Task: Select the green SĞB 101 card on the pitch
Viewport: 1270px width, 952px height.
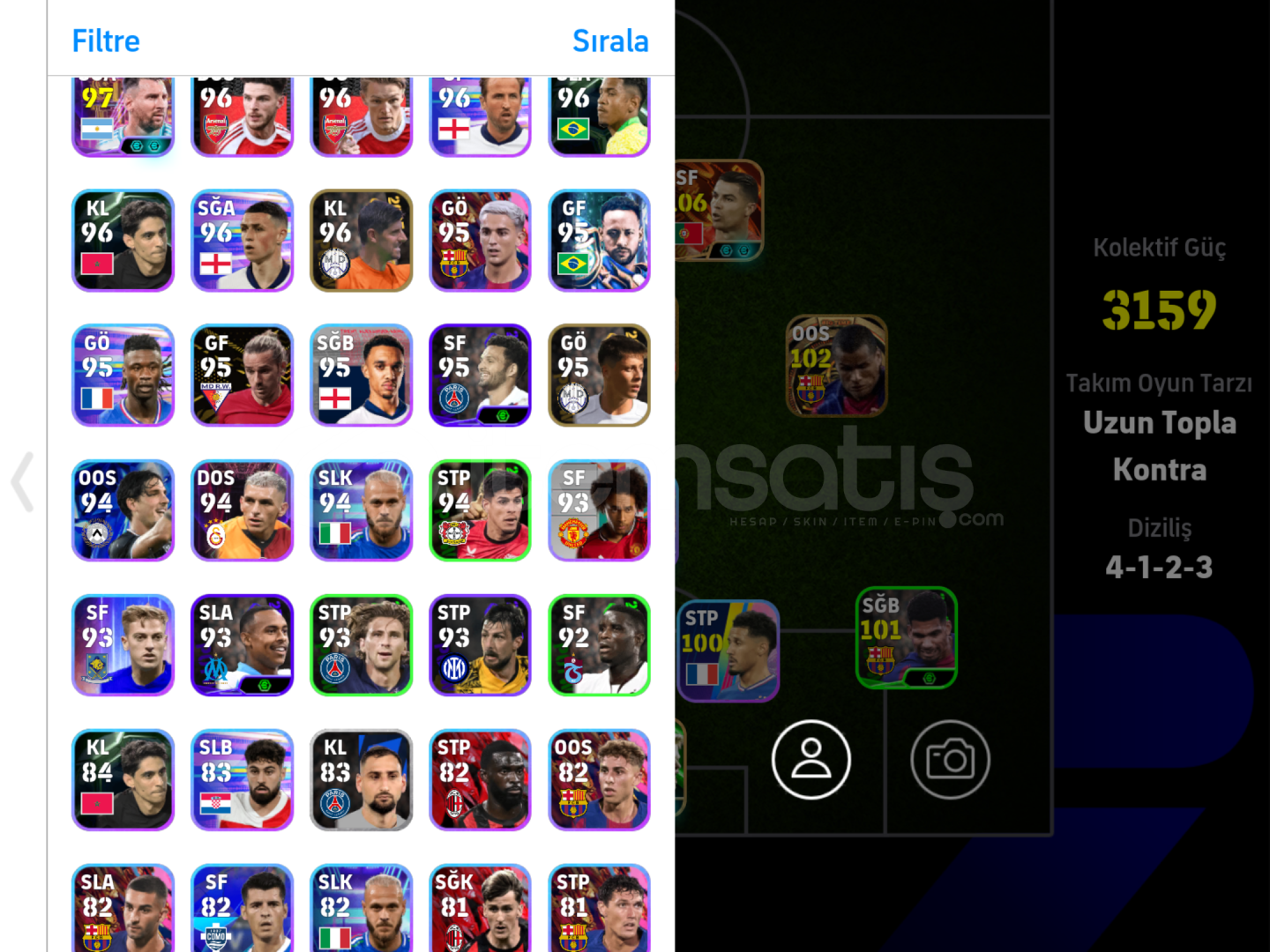Action: point(906,639)
